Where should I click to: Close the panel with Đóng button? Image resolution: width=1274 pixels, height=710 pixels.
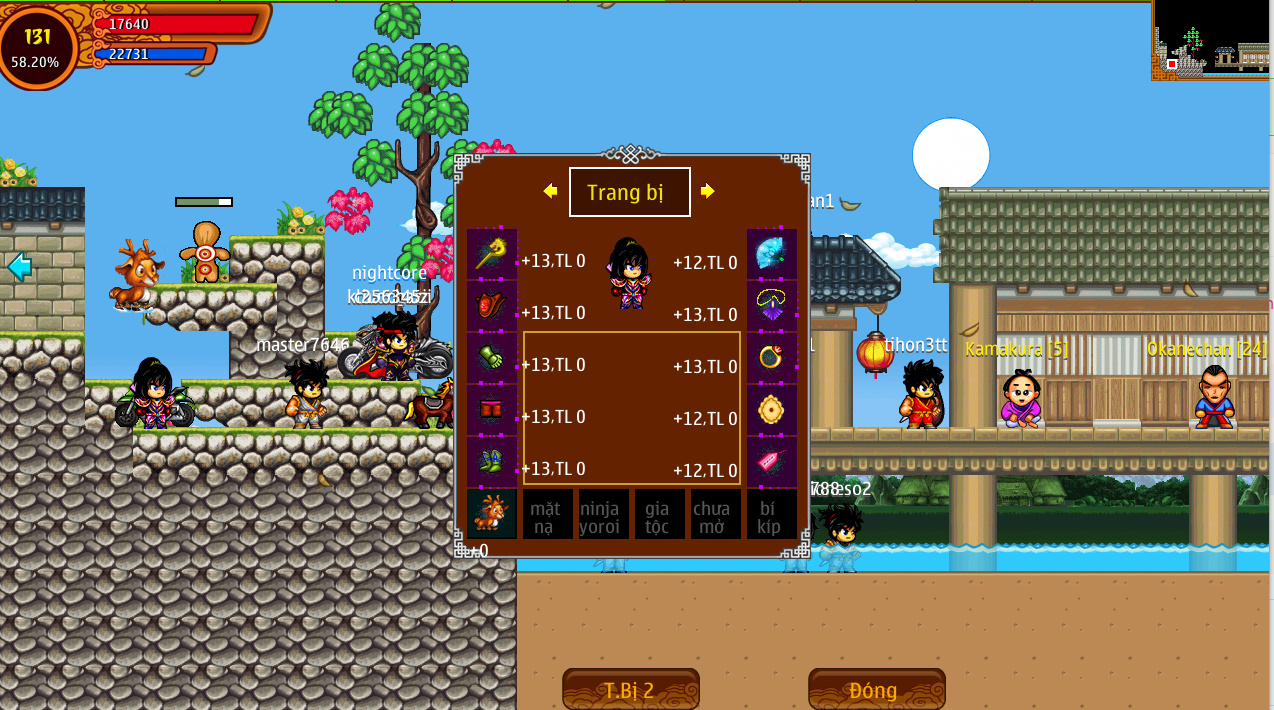click(x=876, y=690)
